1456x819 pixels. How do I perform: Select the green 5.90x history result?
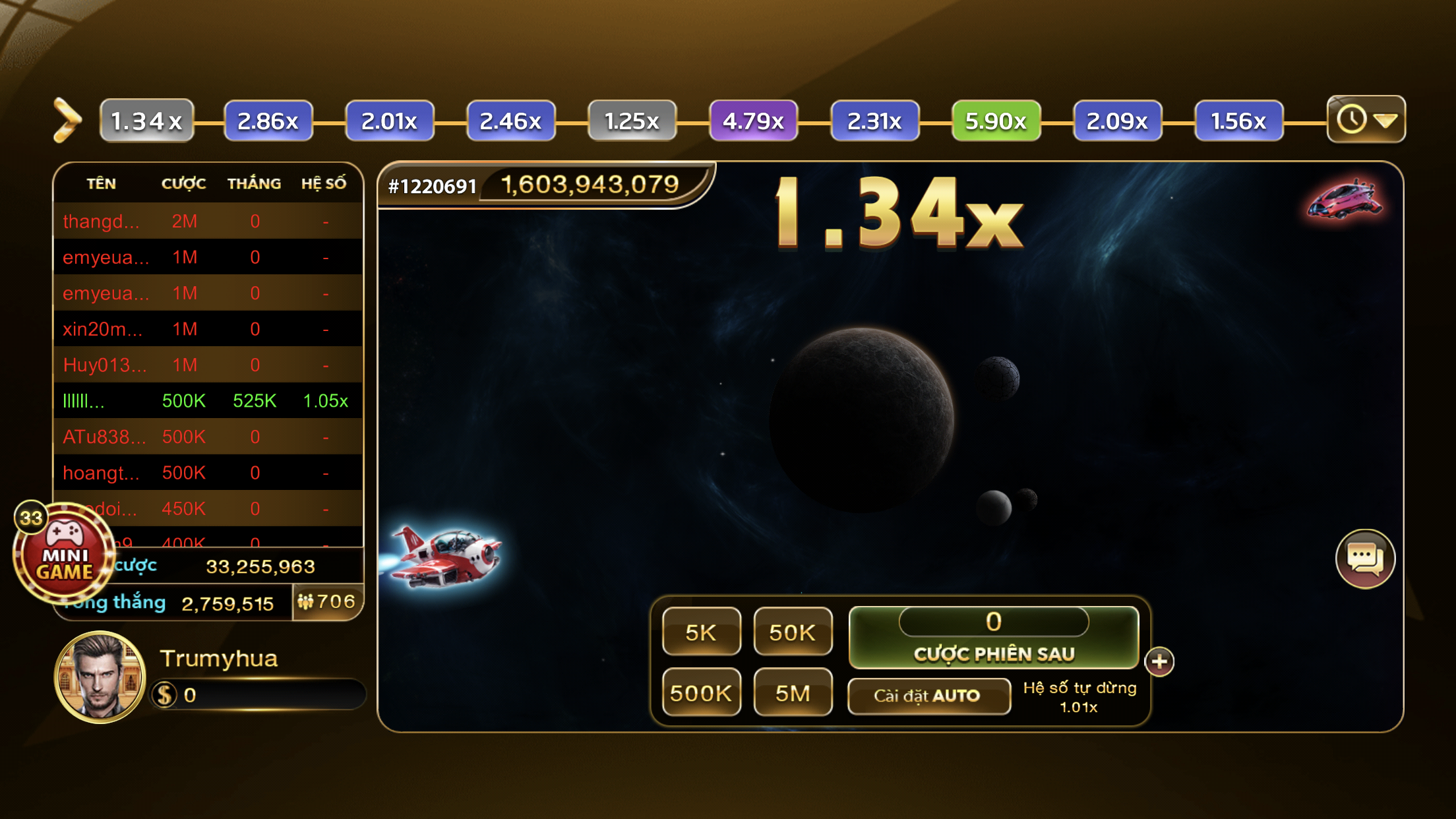click(996, 121)
